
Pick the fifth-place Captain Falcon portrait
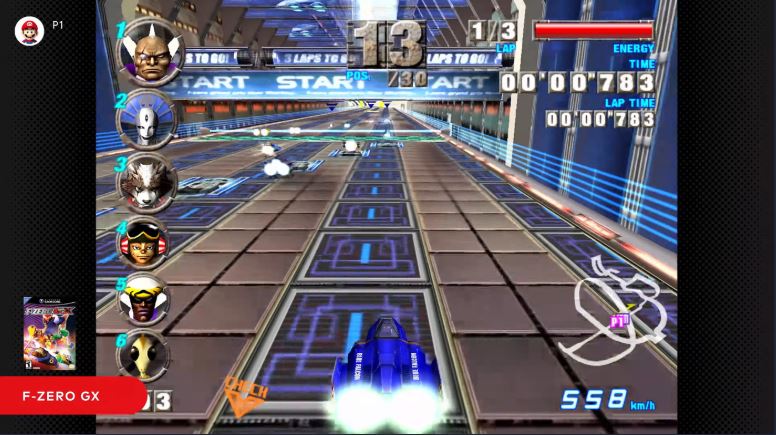click(145, 298)
